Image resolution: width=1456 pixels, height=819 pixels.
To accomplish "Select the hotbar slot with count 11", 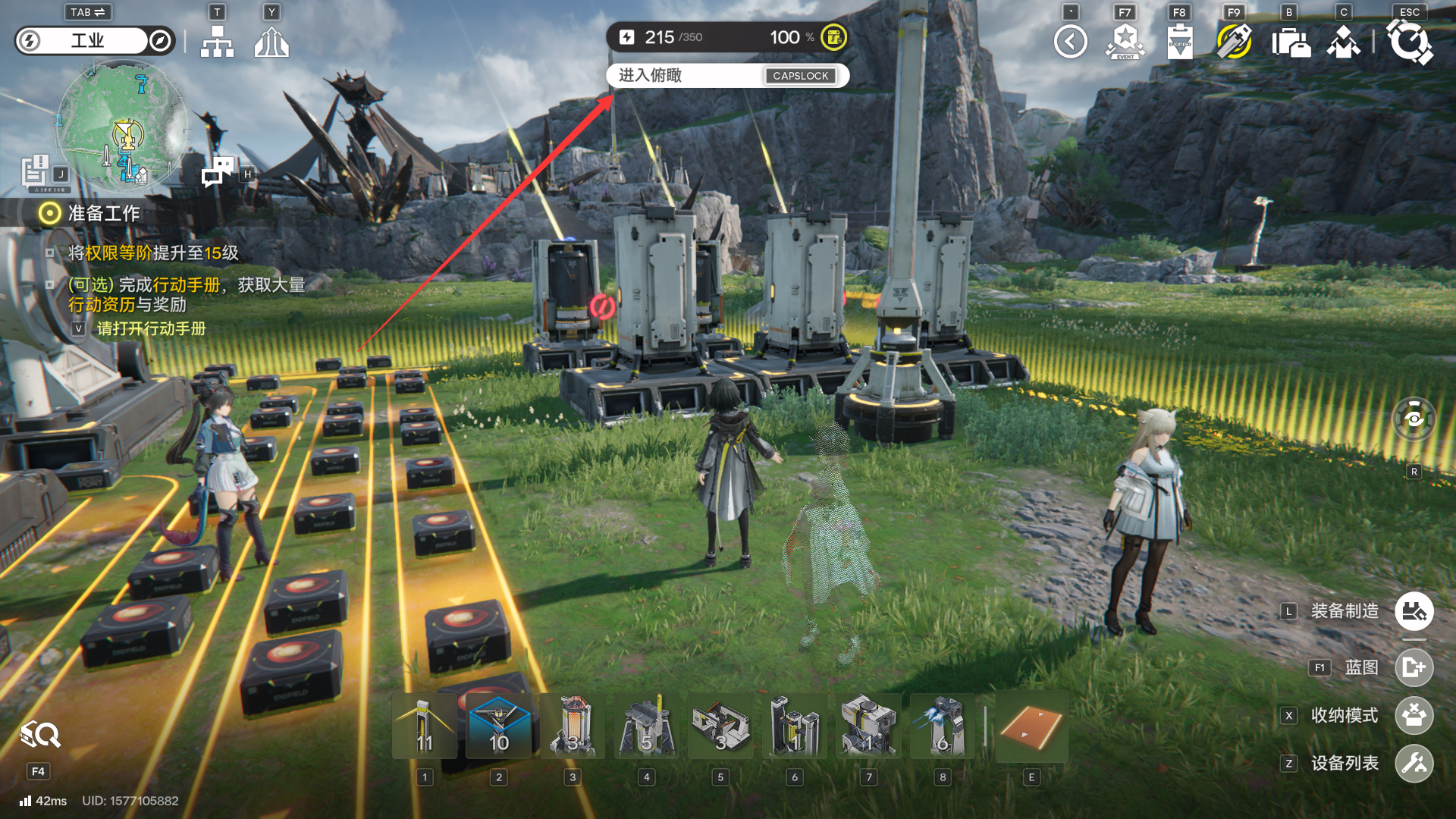I will coord(425,726).
